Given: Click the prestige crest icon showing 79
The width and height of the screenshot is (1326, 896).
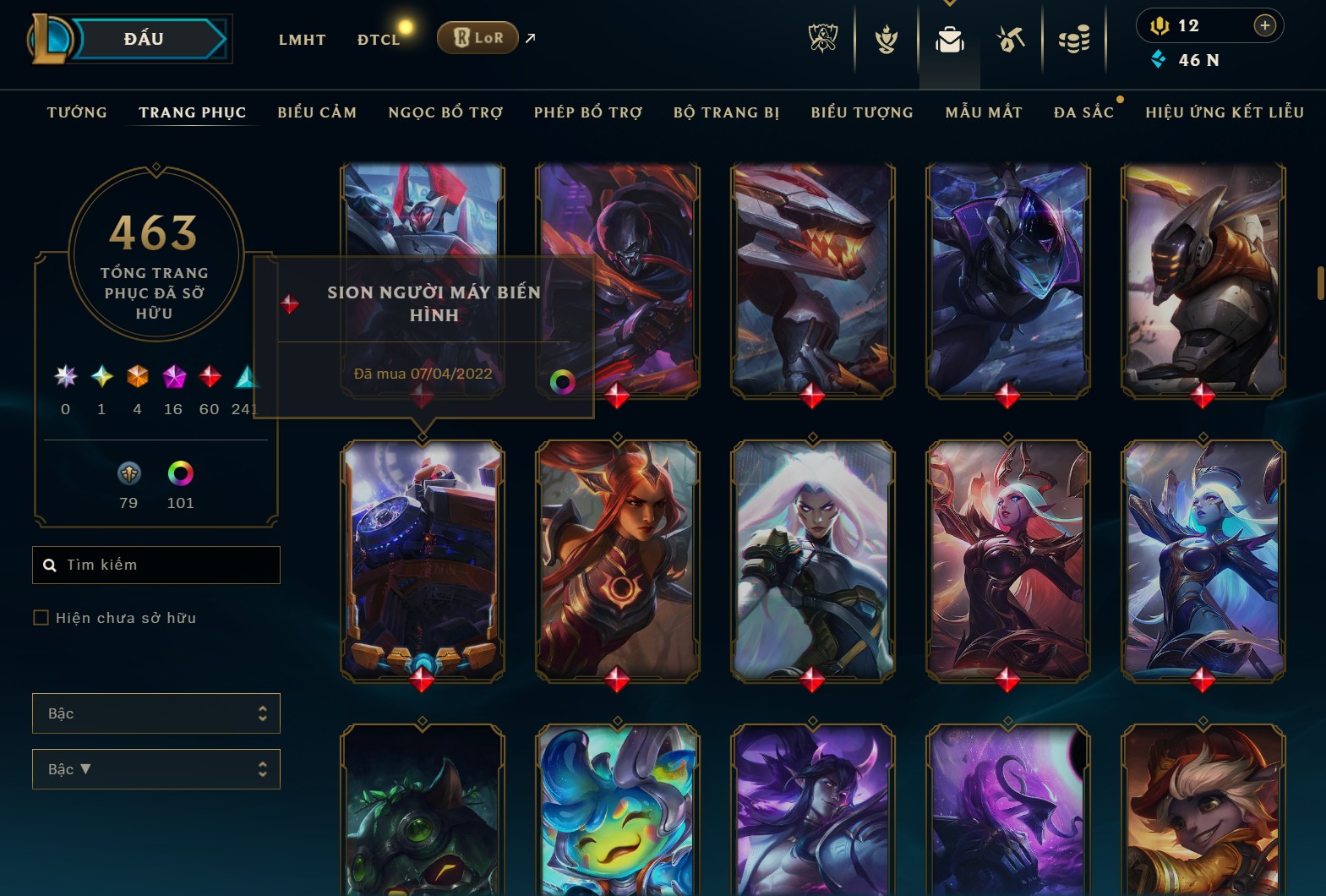Looking at the screenshot, I should tap(128, 473).
